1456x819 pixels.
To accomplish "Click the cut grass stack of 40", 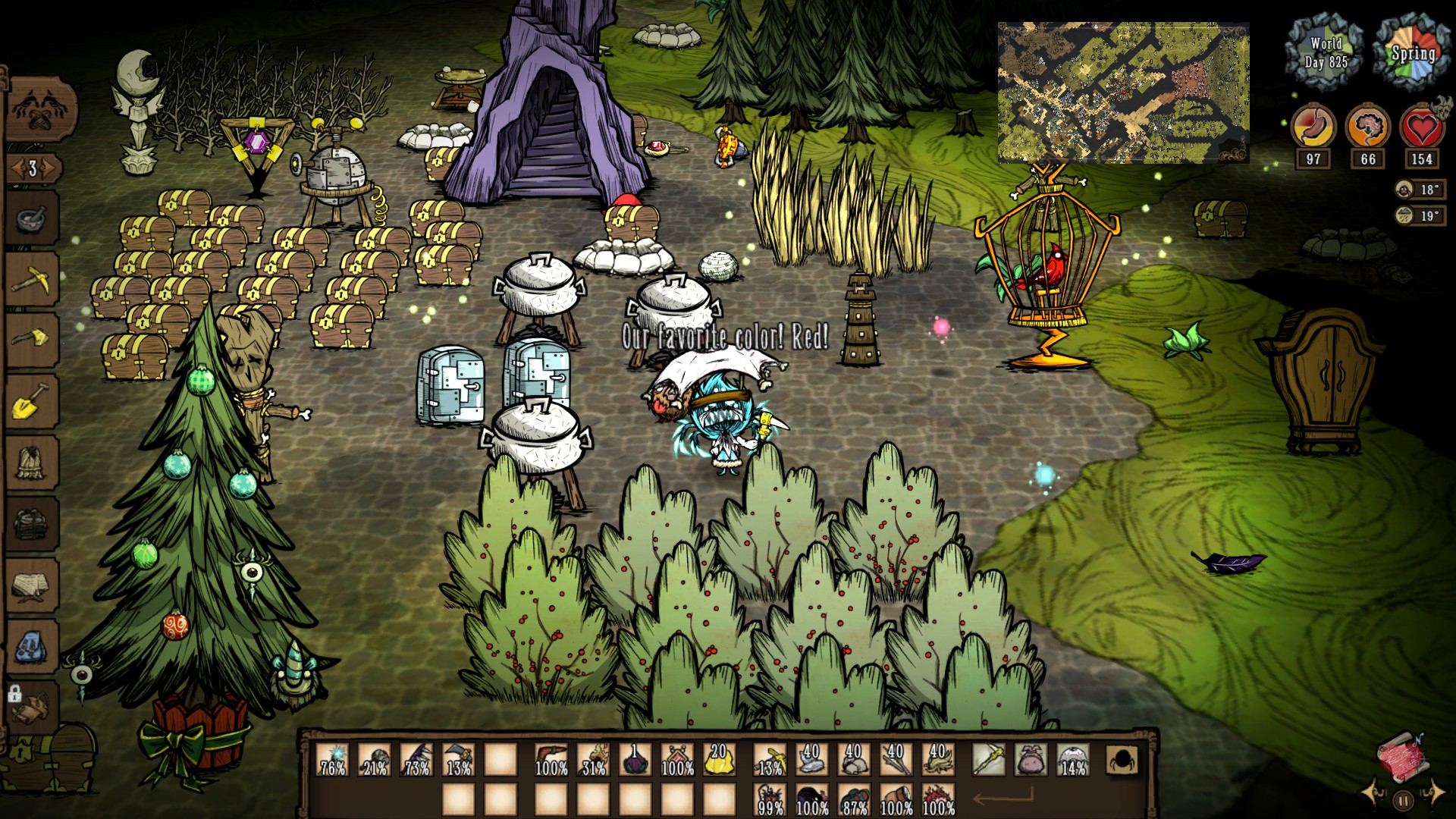I will [937, 758].
